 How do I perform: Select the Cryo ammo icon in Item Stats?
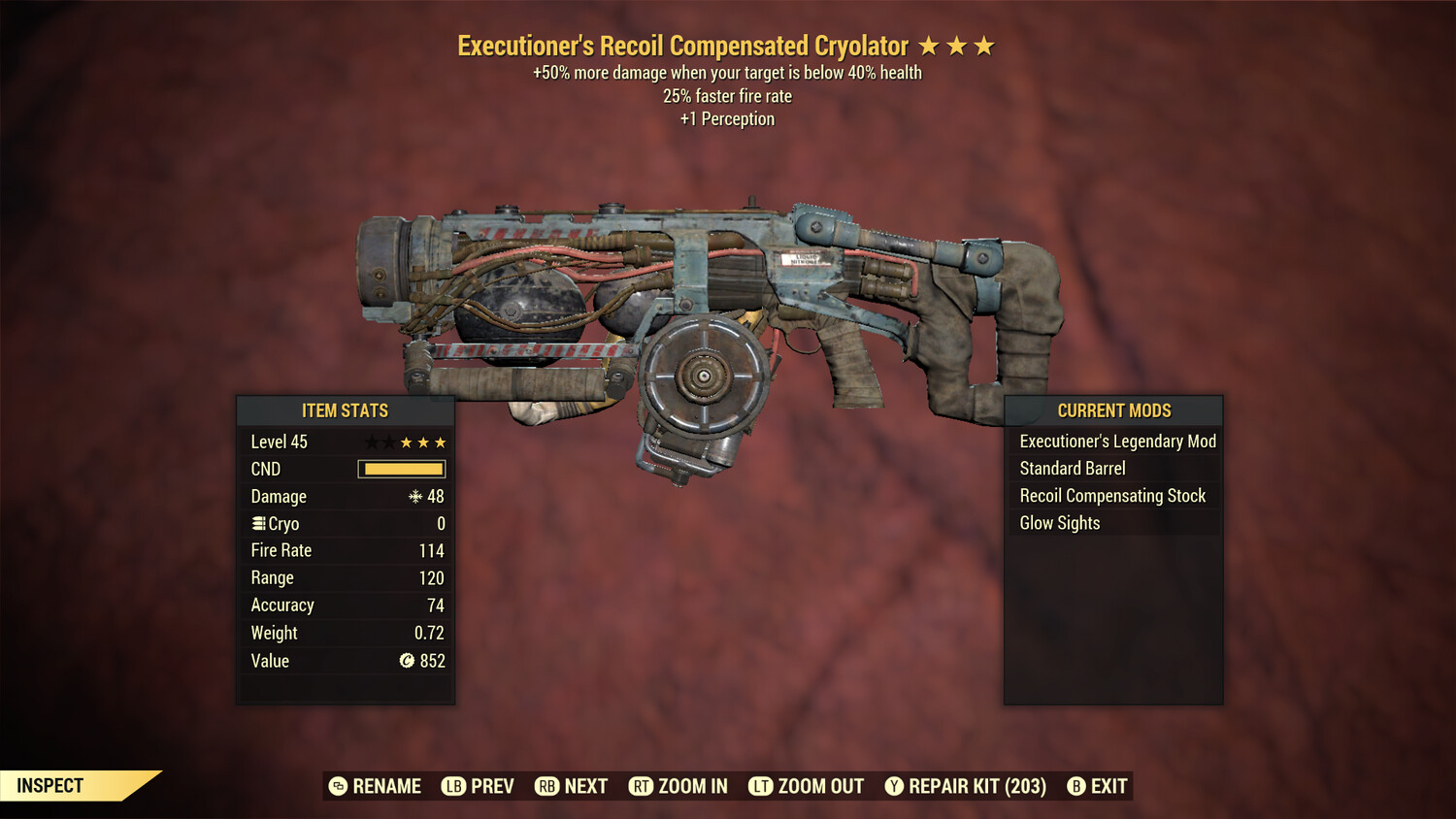point(257,523)
